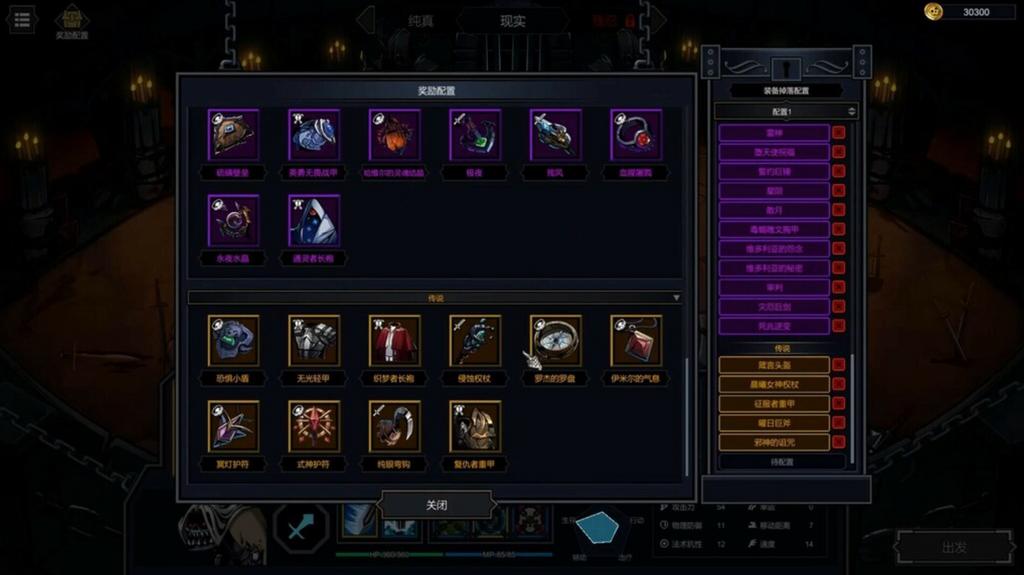This screenshot has width=1024, height=575.
Task: Select the 罗杰的罗盘 compass item
Action: pyautogui.click(x=556, y=341)
